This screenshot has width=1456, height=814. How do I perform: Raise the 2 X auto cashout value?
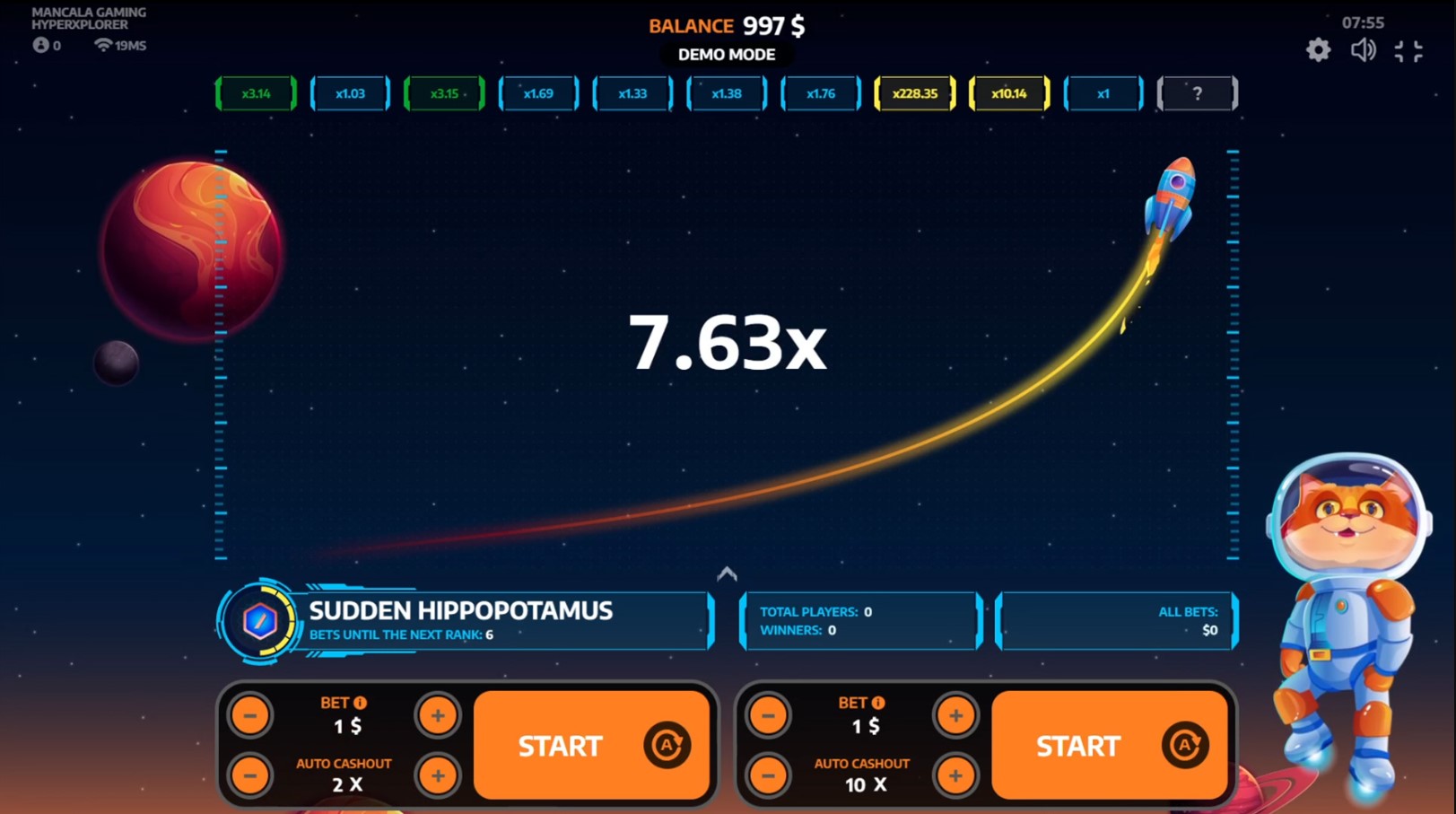click(438, 775)
